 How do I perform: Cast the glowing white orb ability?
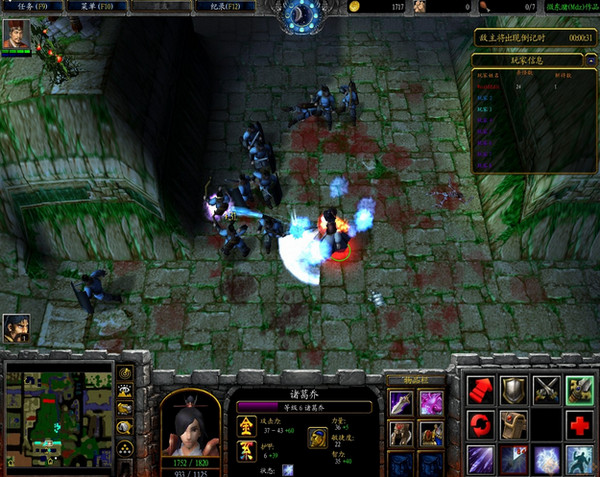547,458
